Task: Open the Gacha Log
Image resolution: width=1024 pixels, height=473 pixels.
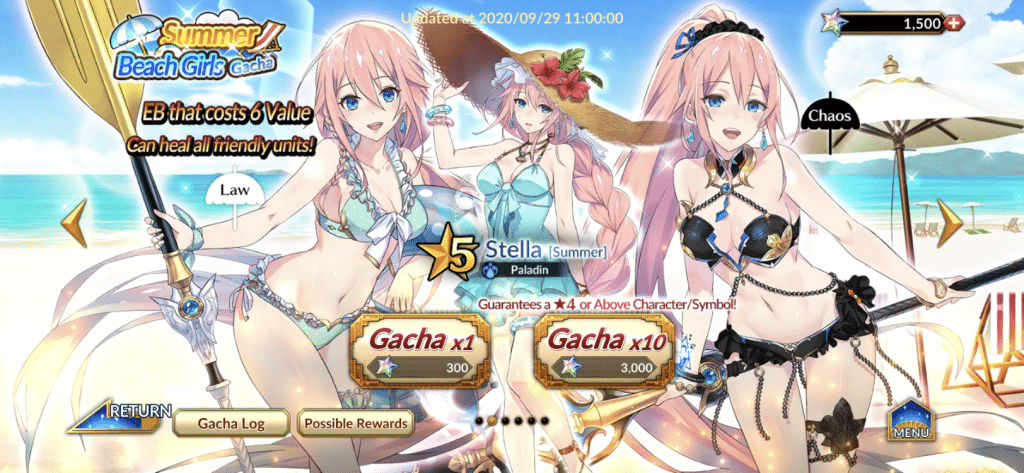Action: [x=233, y=424]
